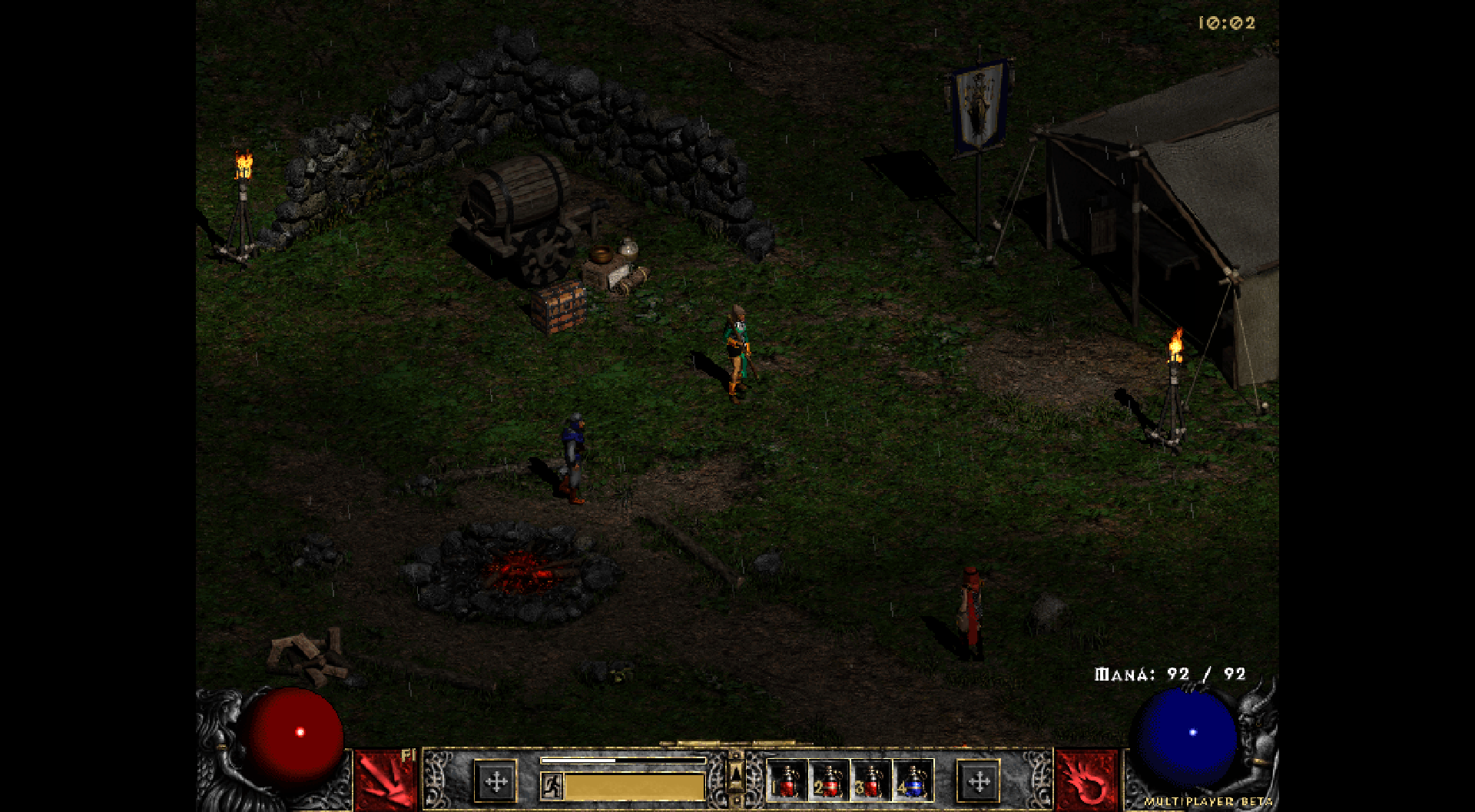Open the right fire bolt skill selector
This screenshot has width=1475, height=812.
point(1086,780)
